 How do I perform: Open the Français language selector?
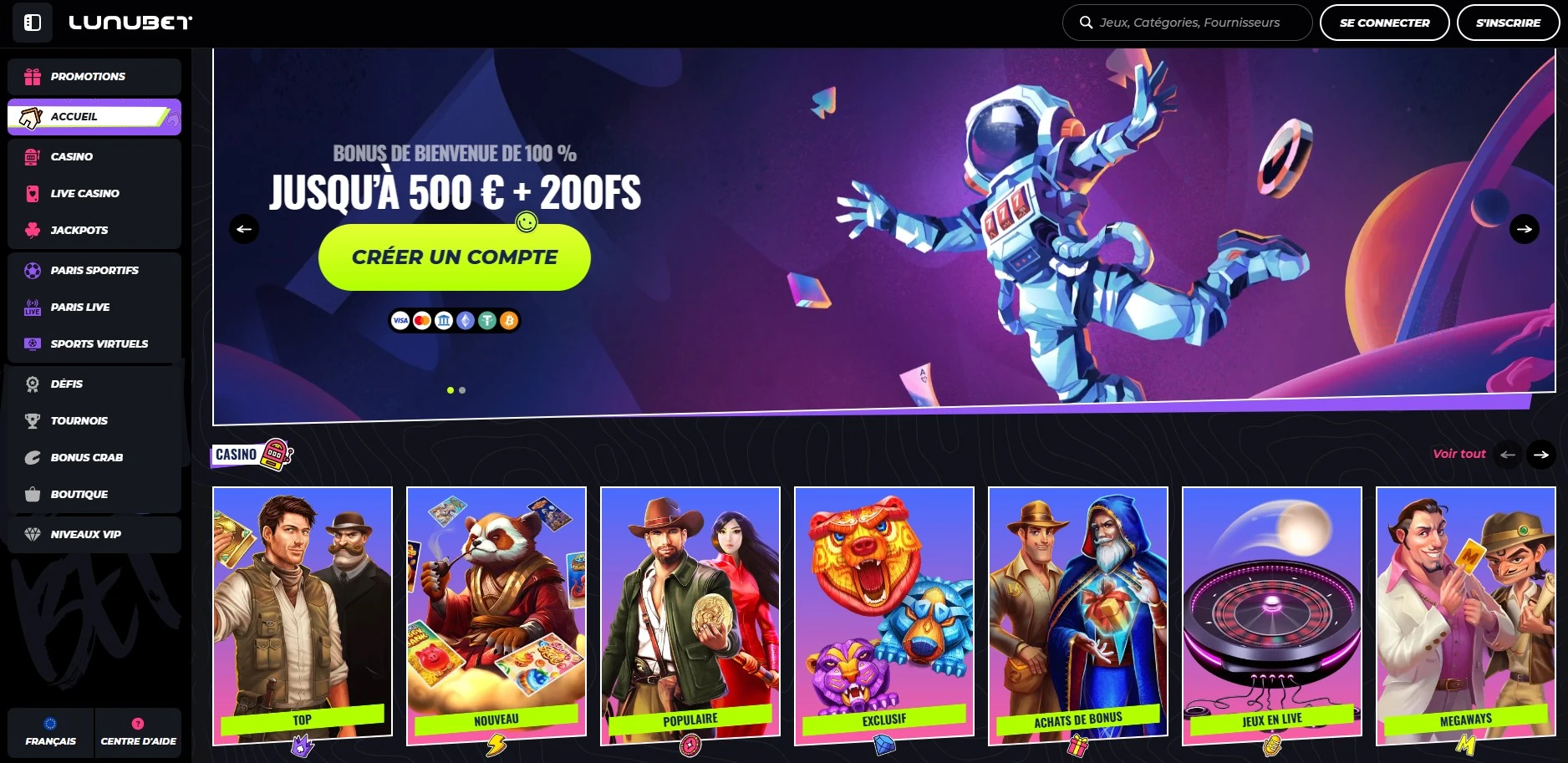(50, 733)
